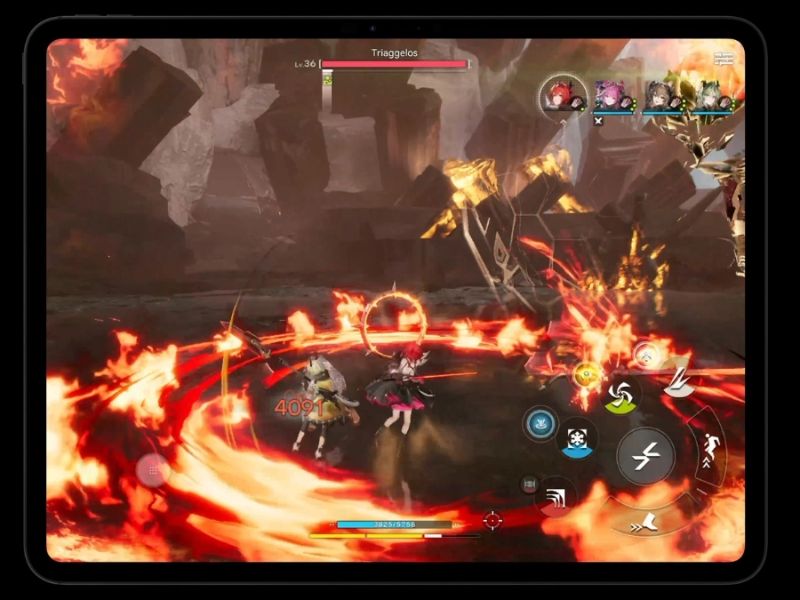Activate the dodge running-figure button
This screenshot has width=800, height=600.
pos(711,446)
